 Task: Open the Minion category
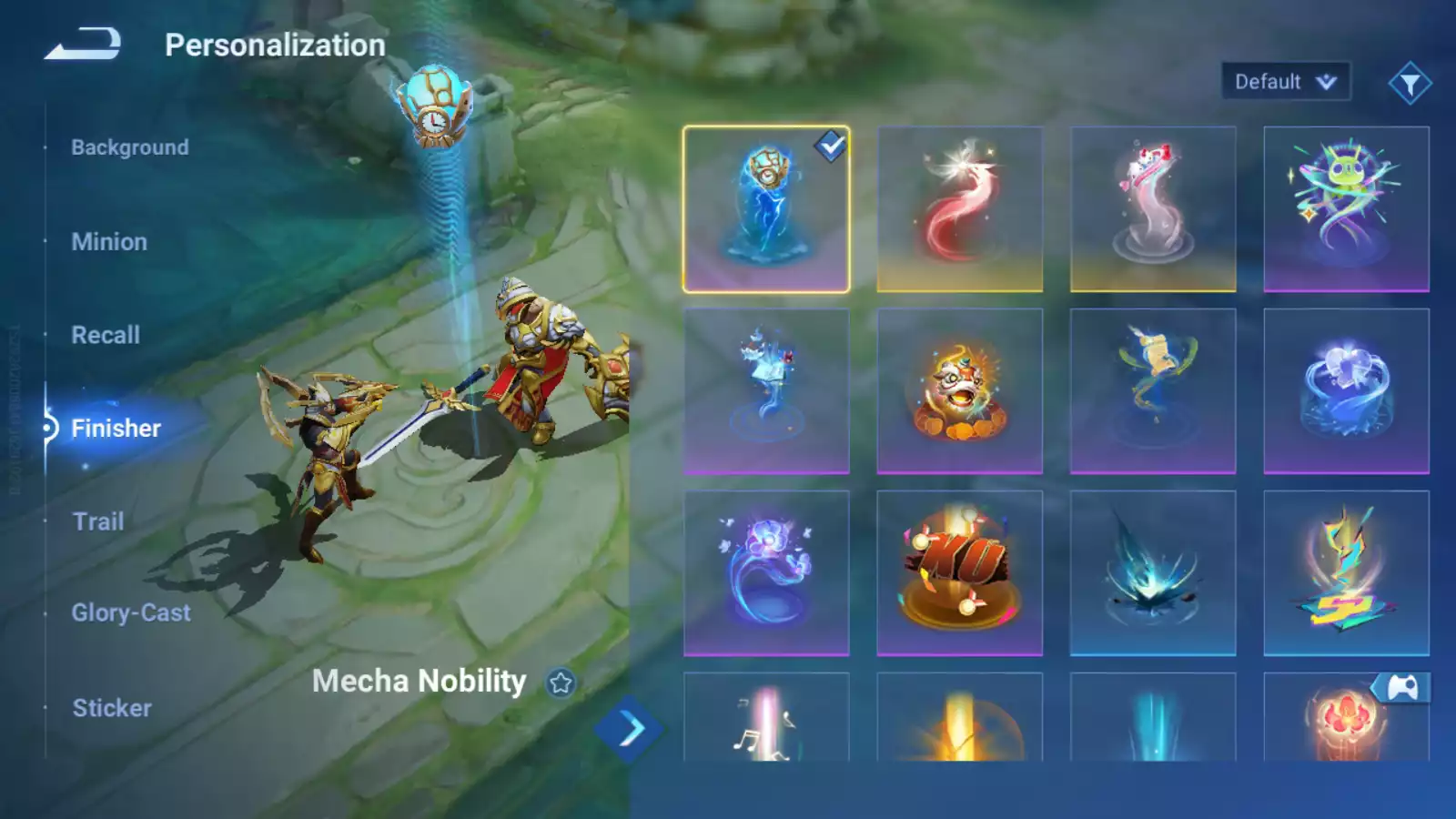click(x=109, y=242)
